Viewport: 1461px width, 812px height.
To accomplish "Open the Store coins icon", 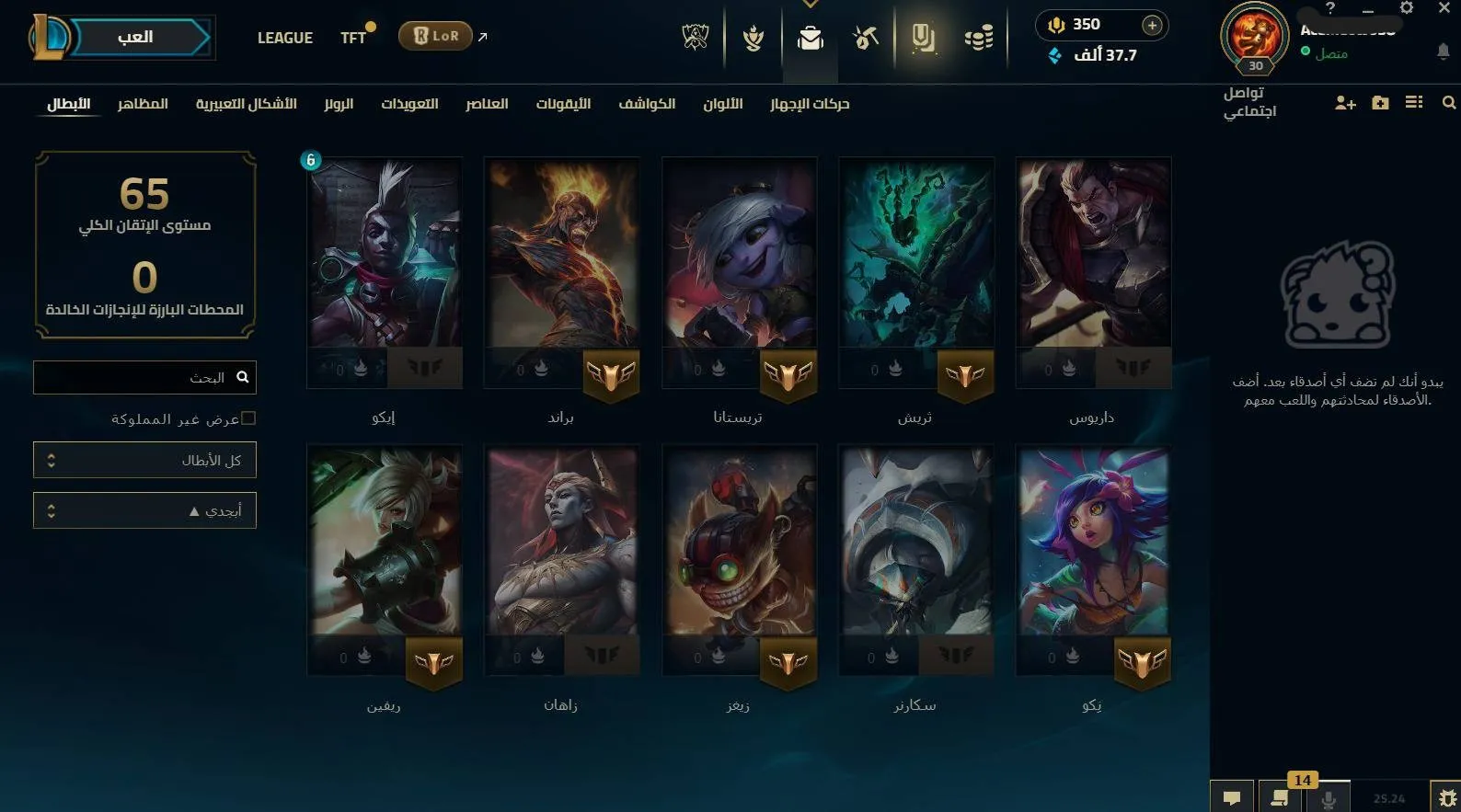I will pos(979,39).
